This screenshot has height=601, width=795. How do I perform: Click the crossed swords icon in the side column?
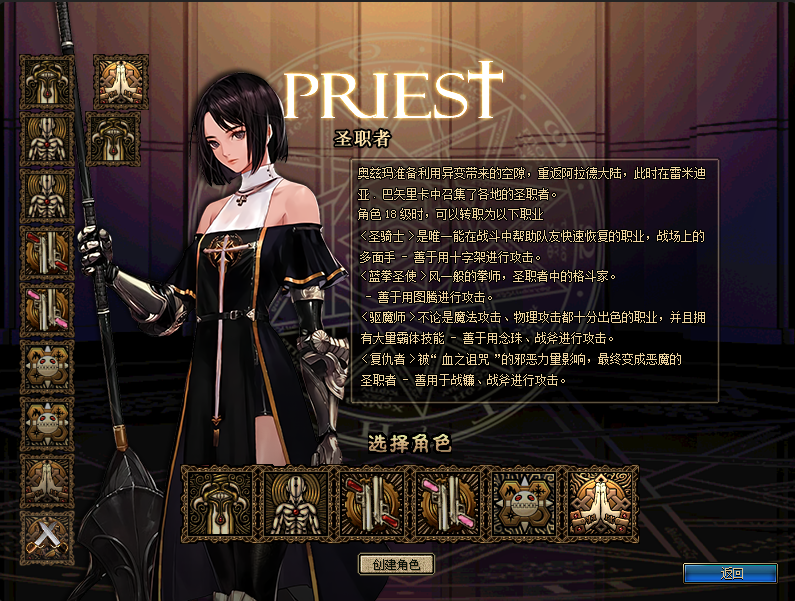tap(47, 538)
